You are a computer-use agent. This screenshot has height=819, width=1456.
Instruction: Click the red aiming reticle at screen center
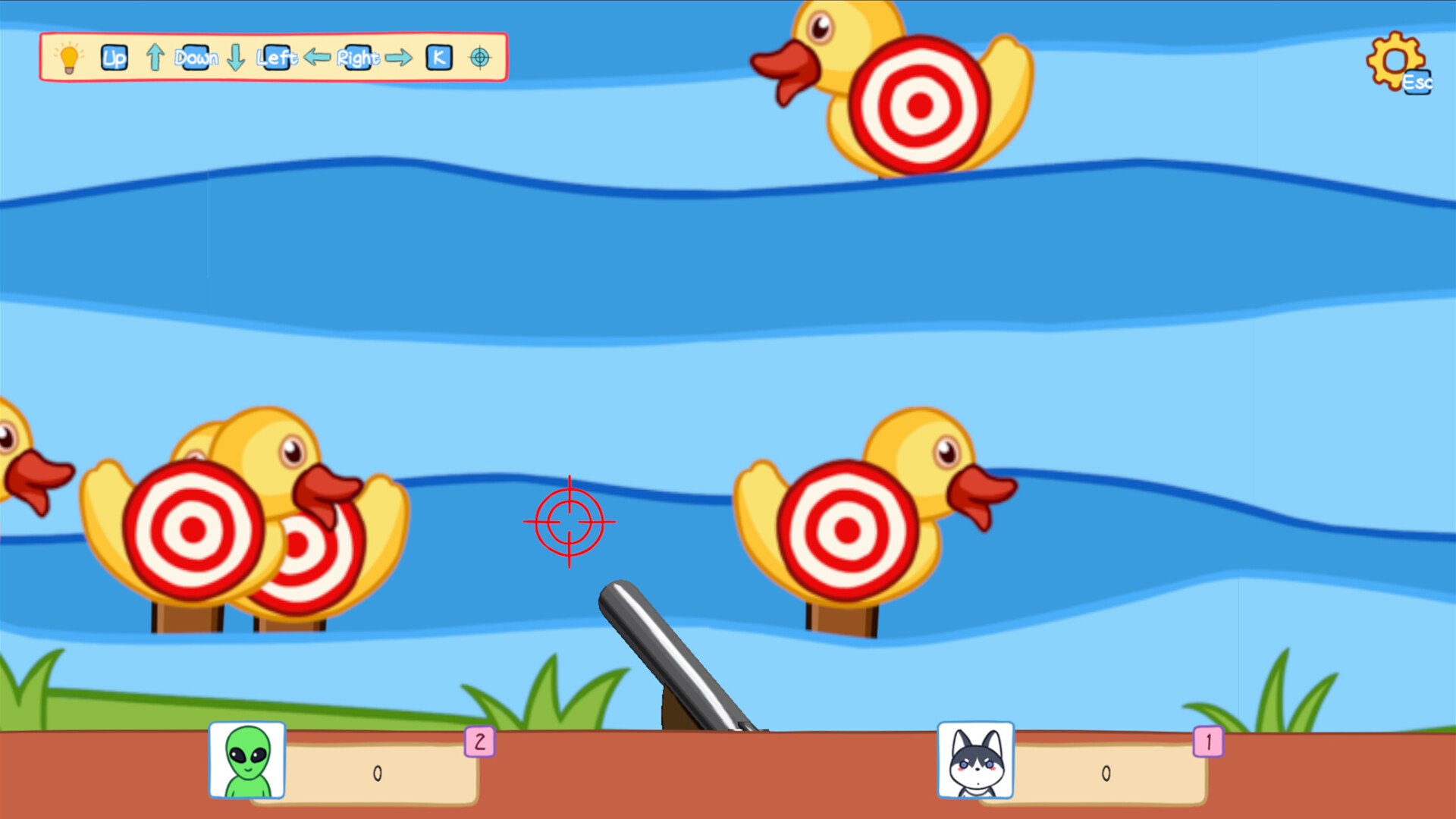pyautogui.click(x=570, y=522)
